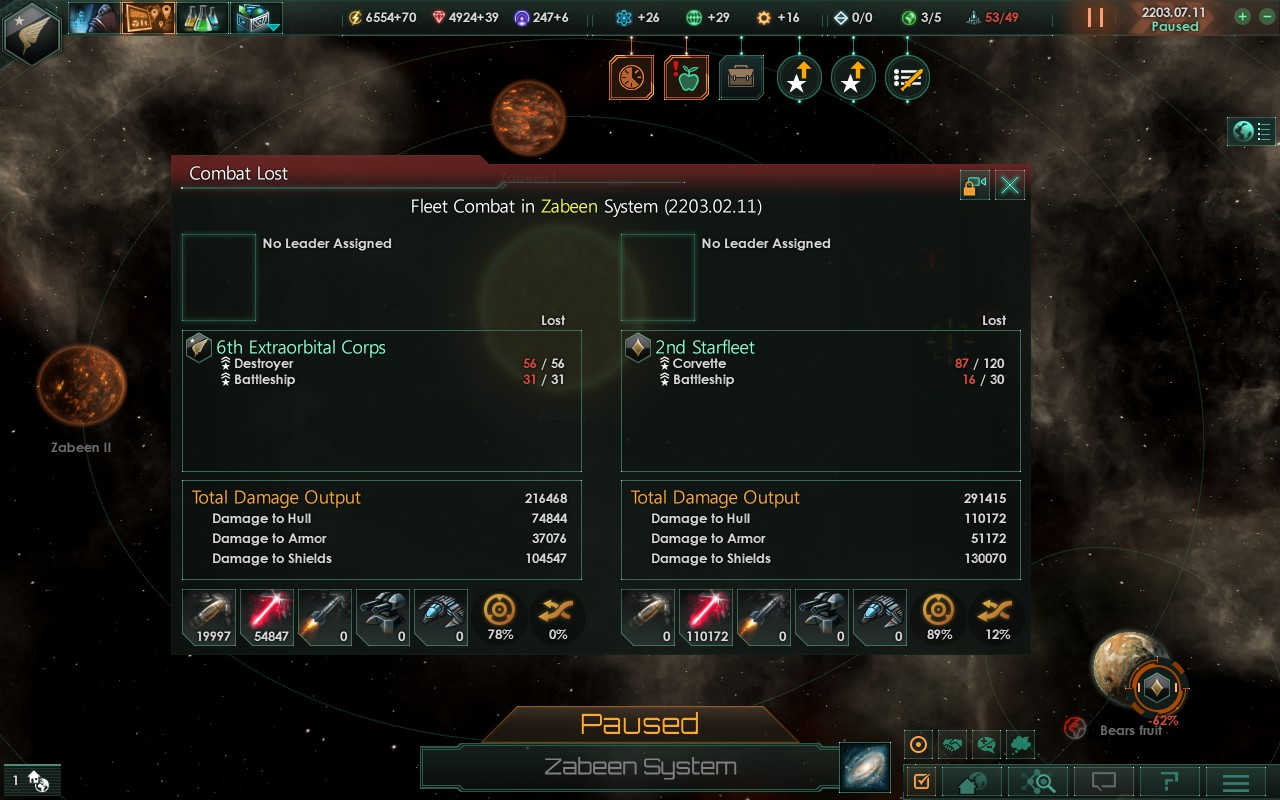This screenshot has height=800, width=1280.
Task: Switch to the galaxy map view
Action: click(862, 767)
